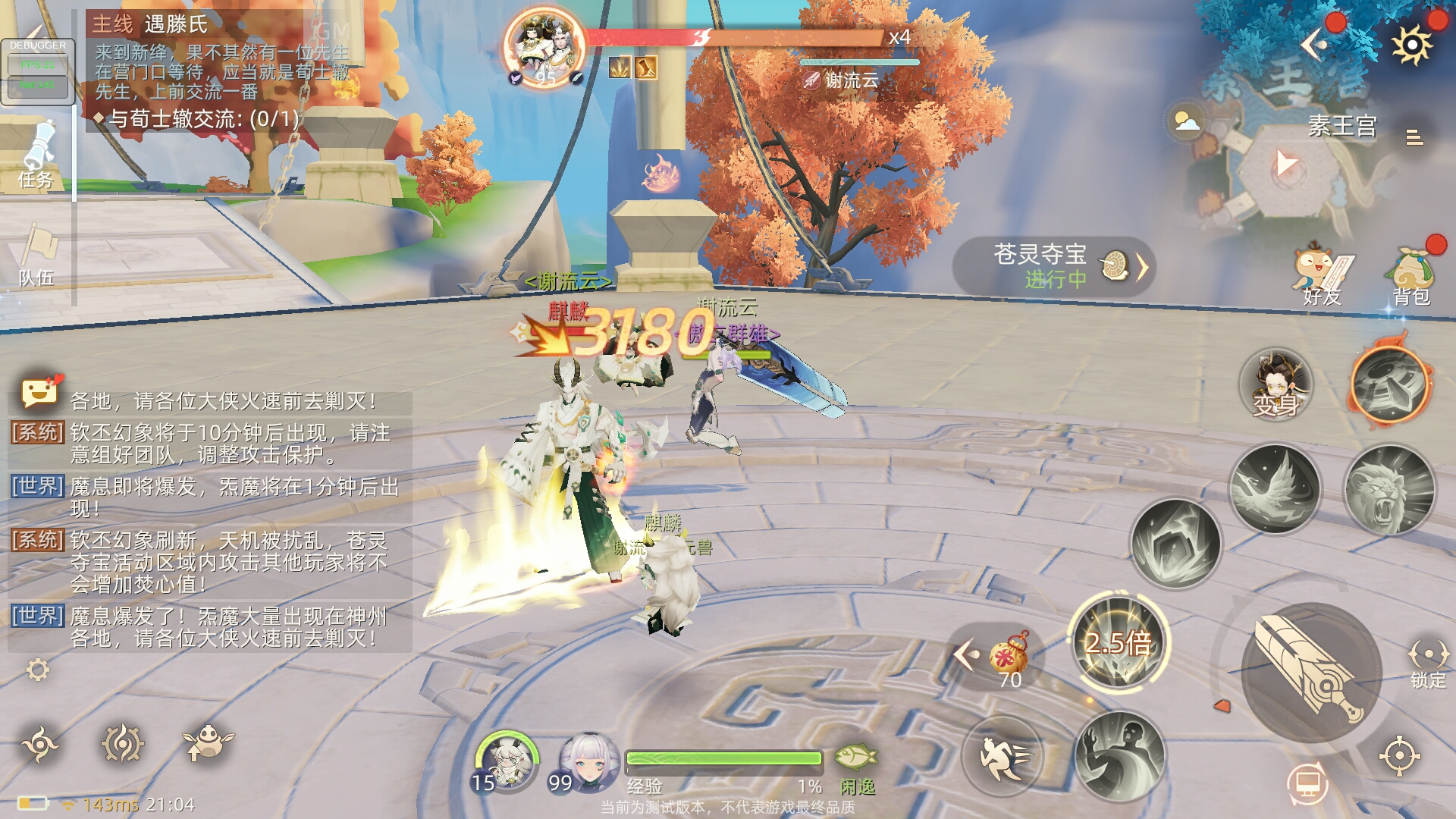Open the gear settings icon

click(x=1411, y=45)
